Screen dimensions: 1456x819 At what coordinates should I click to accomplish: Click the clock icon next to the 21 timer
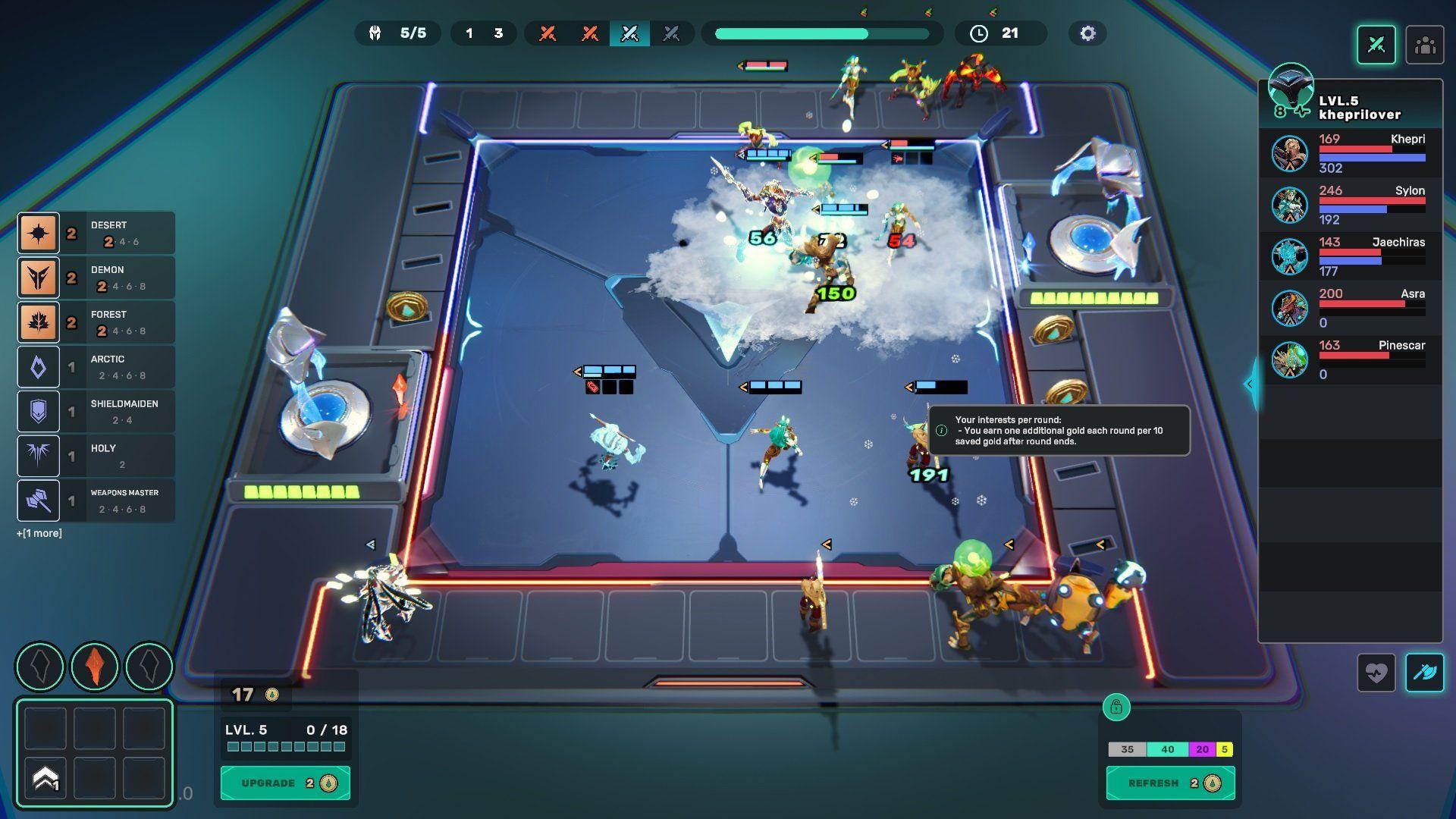tap(979, 33)
